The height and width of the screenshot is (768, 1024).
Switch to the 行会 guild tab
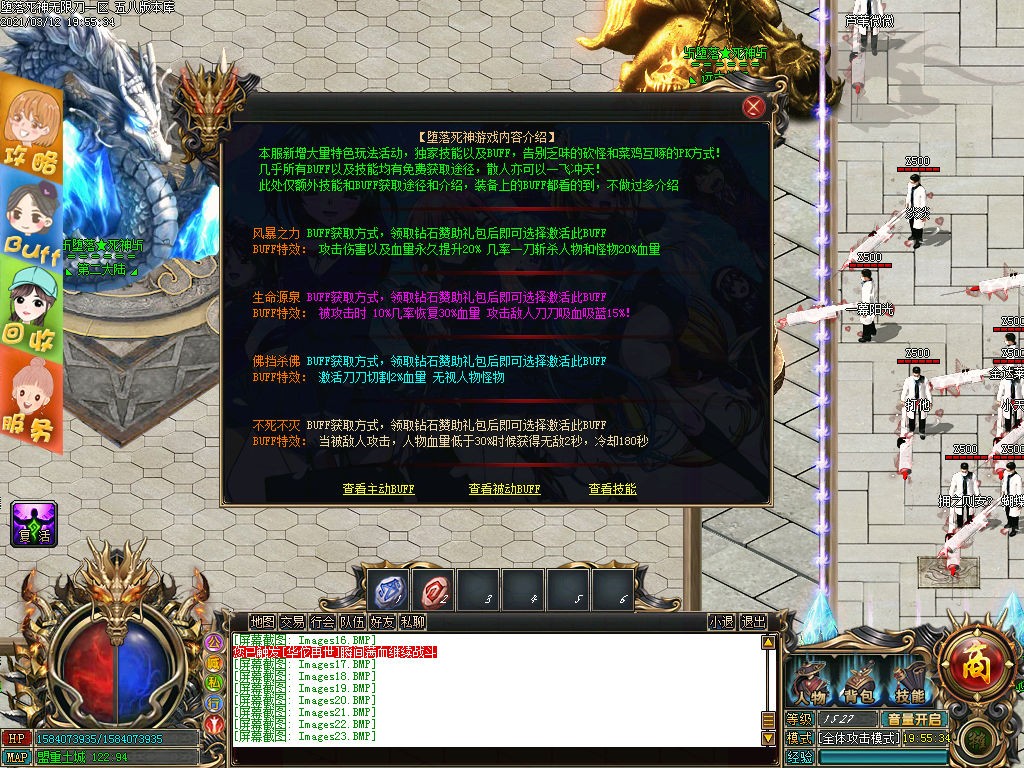322,622
